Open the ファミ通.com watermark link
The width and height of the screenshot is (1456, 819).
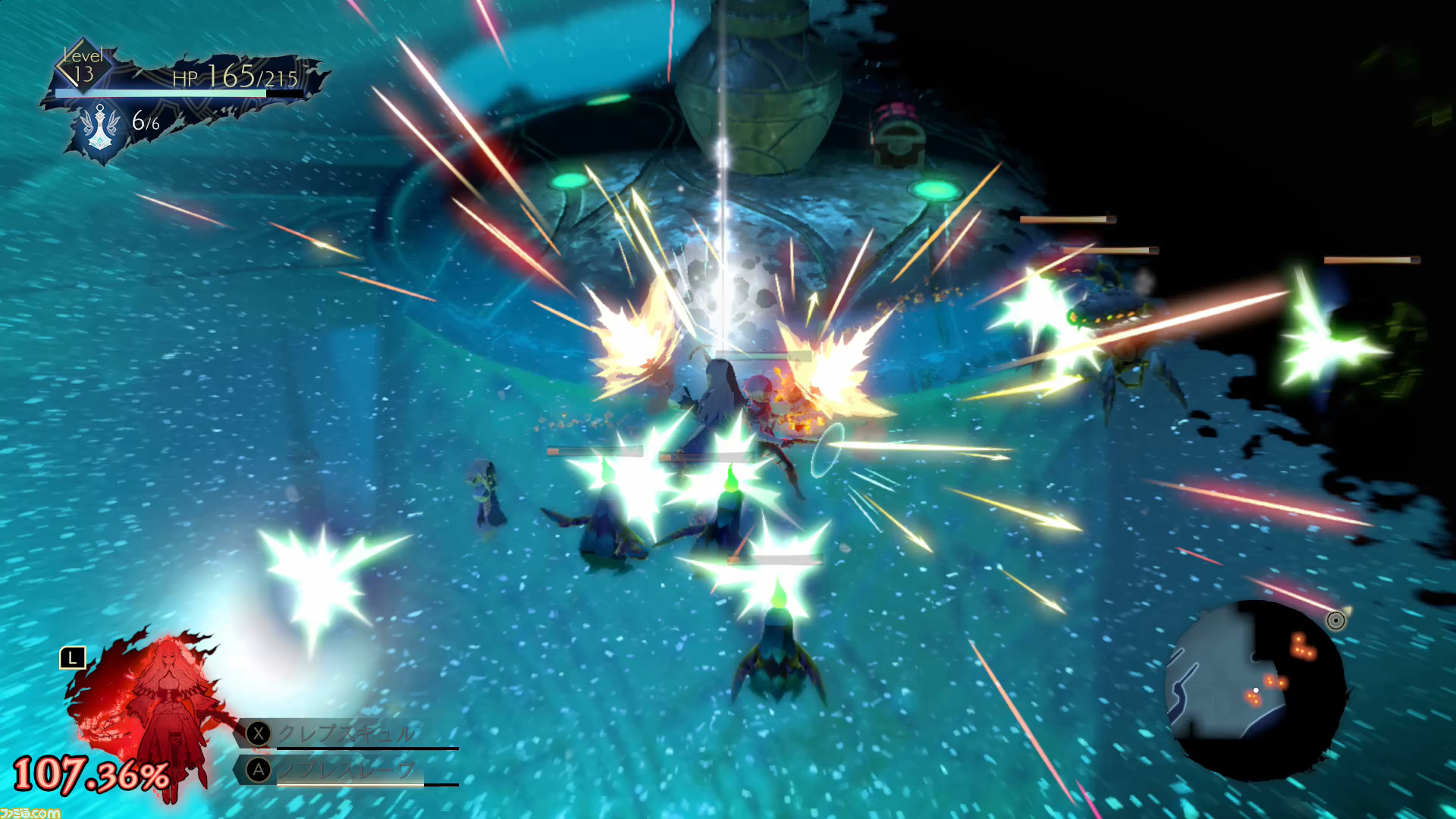pos(29,812)
